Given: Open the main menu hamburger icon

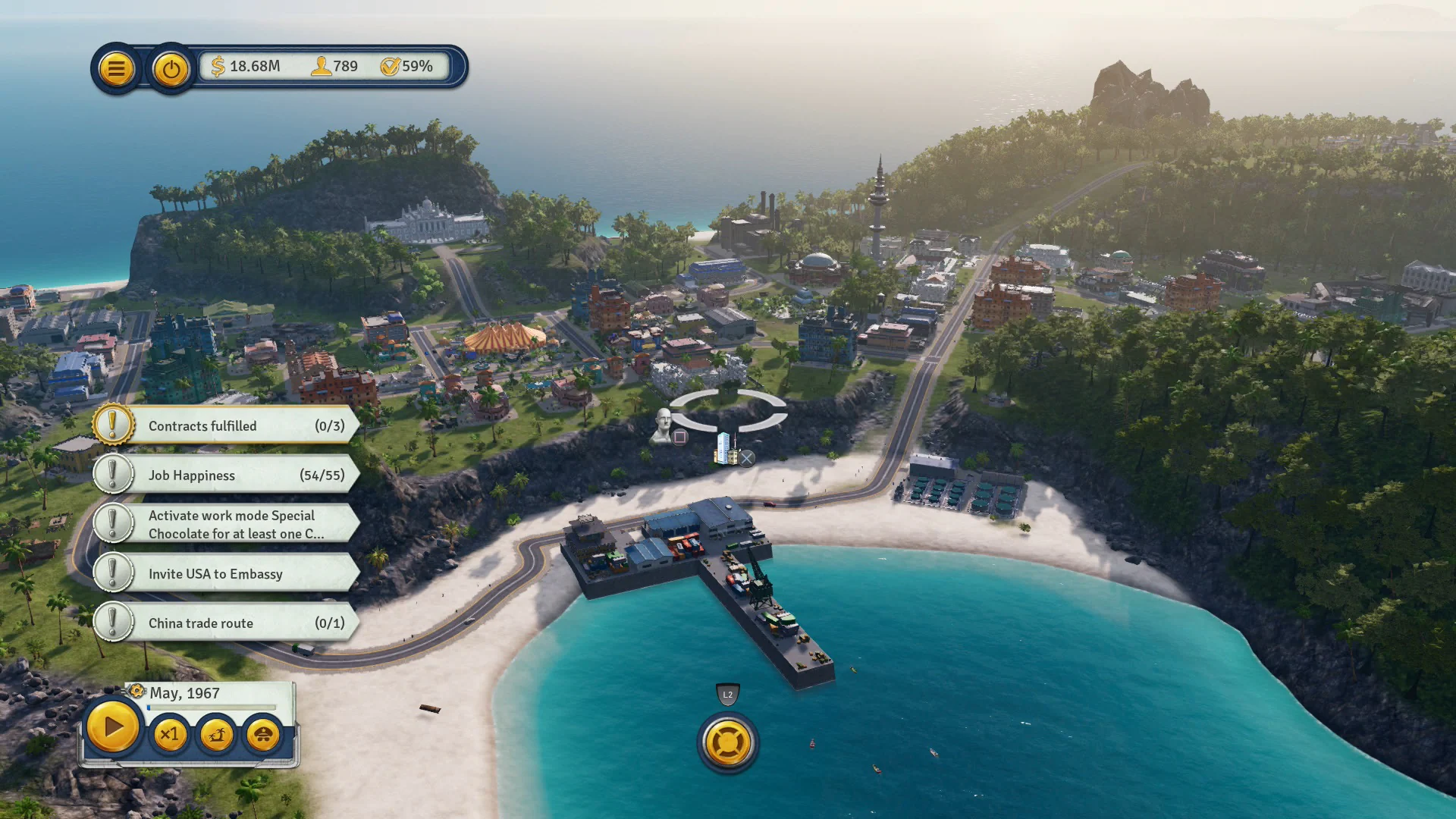Looking at the screenshot, I should (x=116, y=67).
